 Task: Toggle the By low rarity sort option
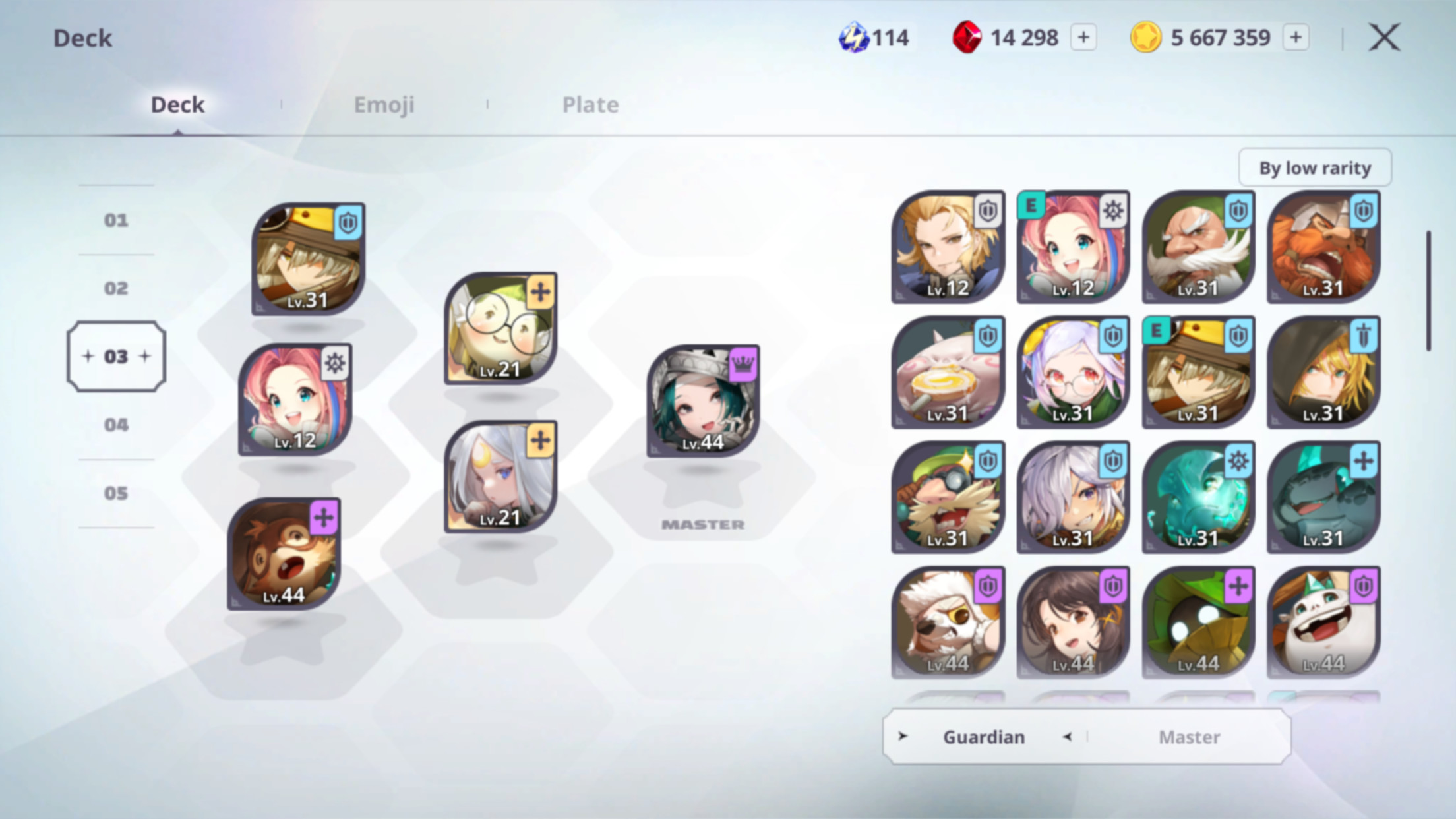point(1314,167)
